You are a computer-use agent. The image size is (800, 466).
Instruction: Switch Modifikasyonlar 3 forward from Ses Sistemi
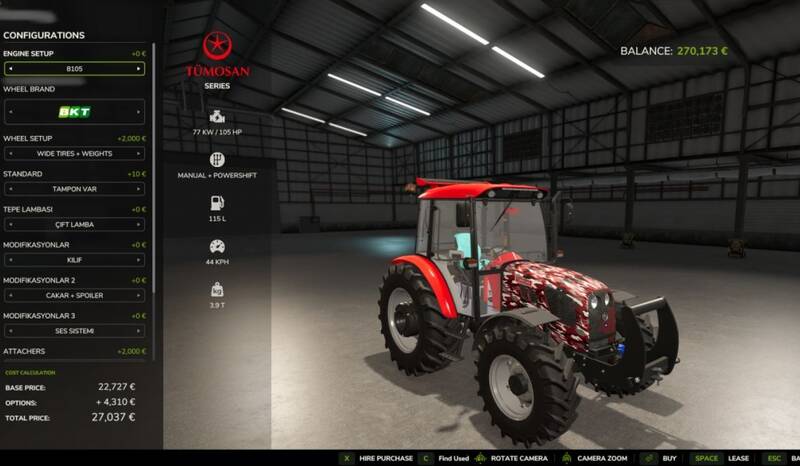point(139,330)
